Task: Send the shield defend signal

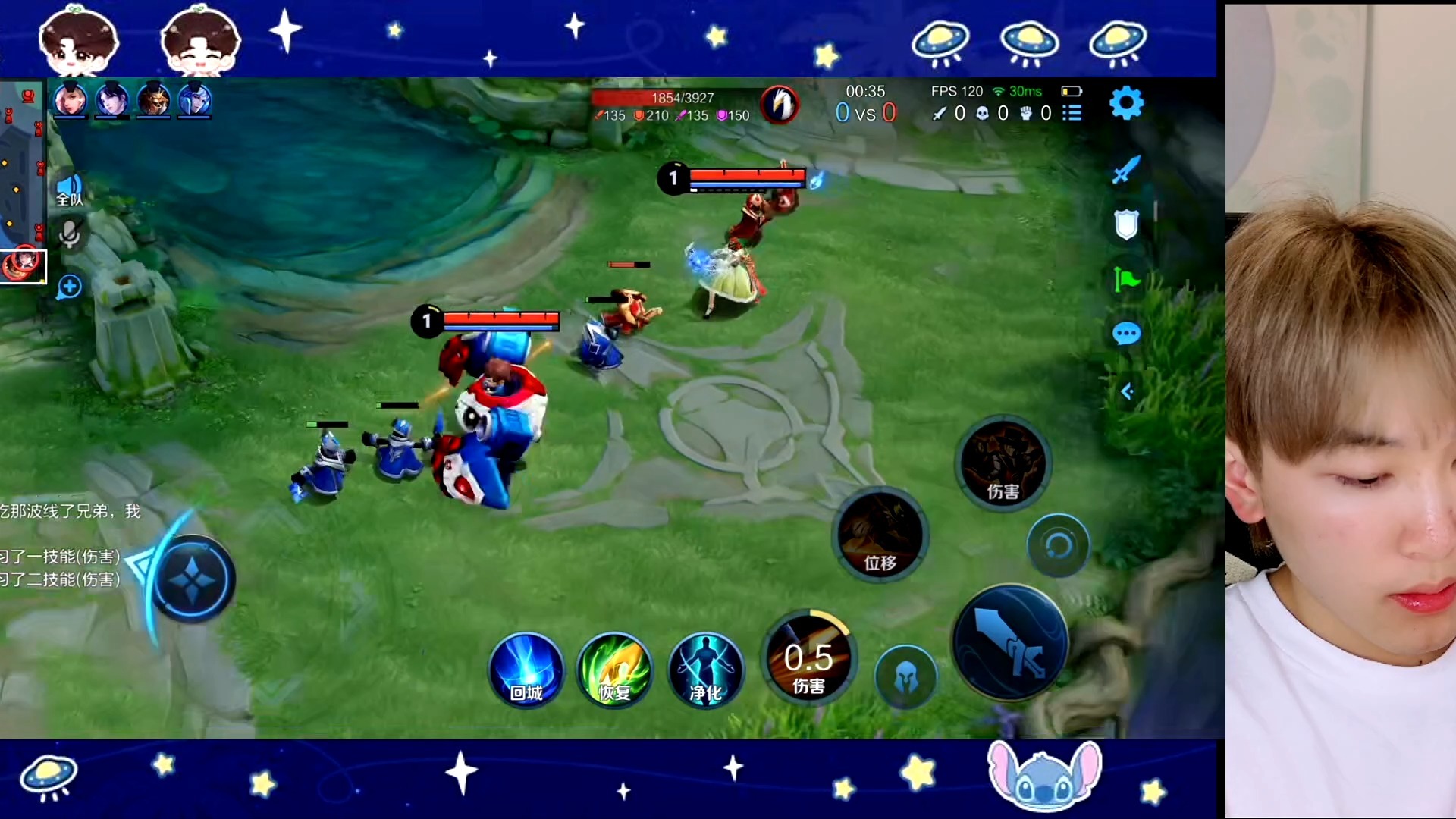Action: click(1126, 224)
